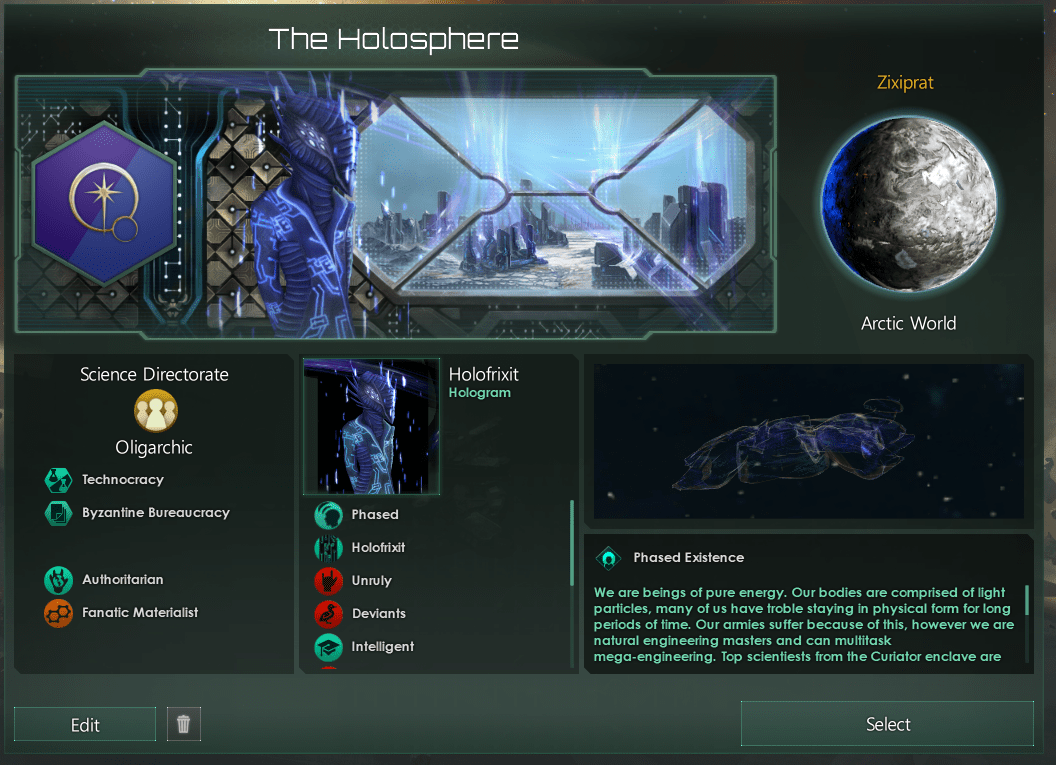Click the Phased trait icon
1056x765 pixels.
click(329, 515)
